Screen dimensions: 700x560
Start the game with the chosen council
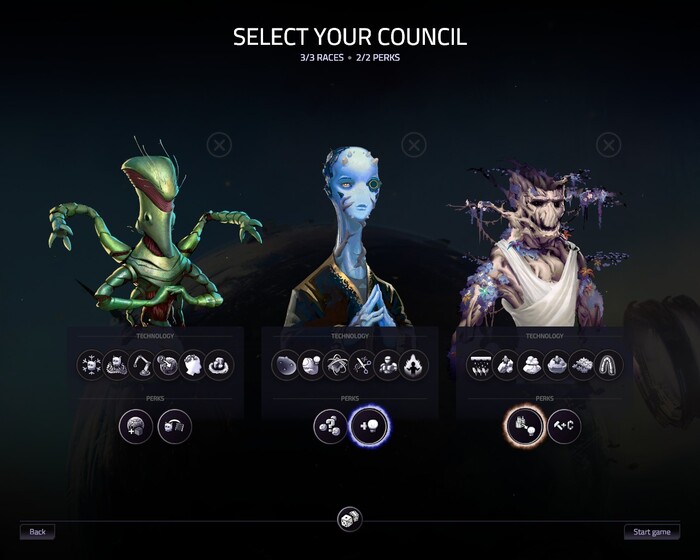(652, 532)
